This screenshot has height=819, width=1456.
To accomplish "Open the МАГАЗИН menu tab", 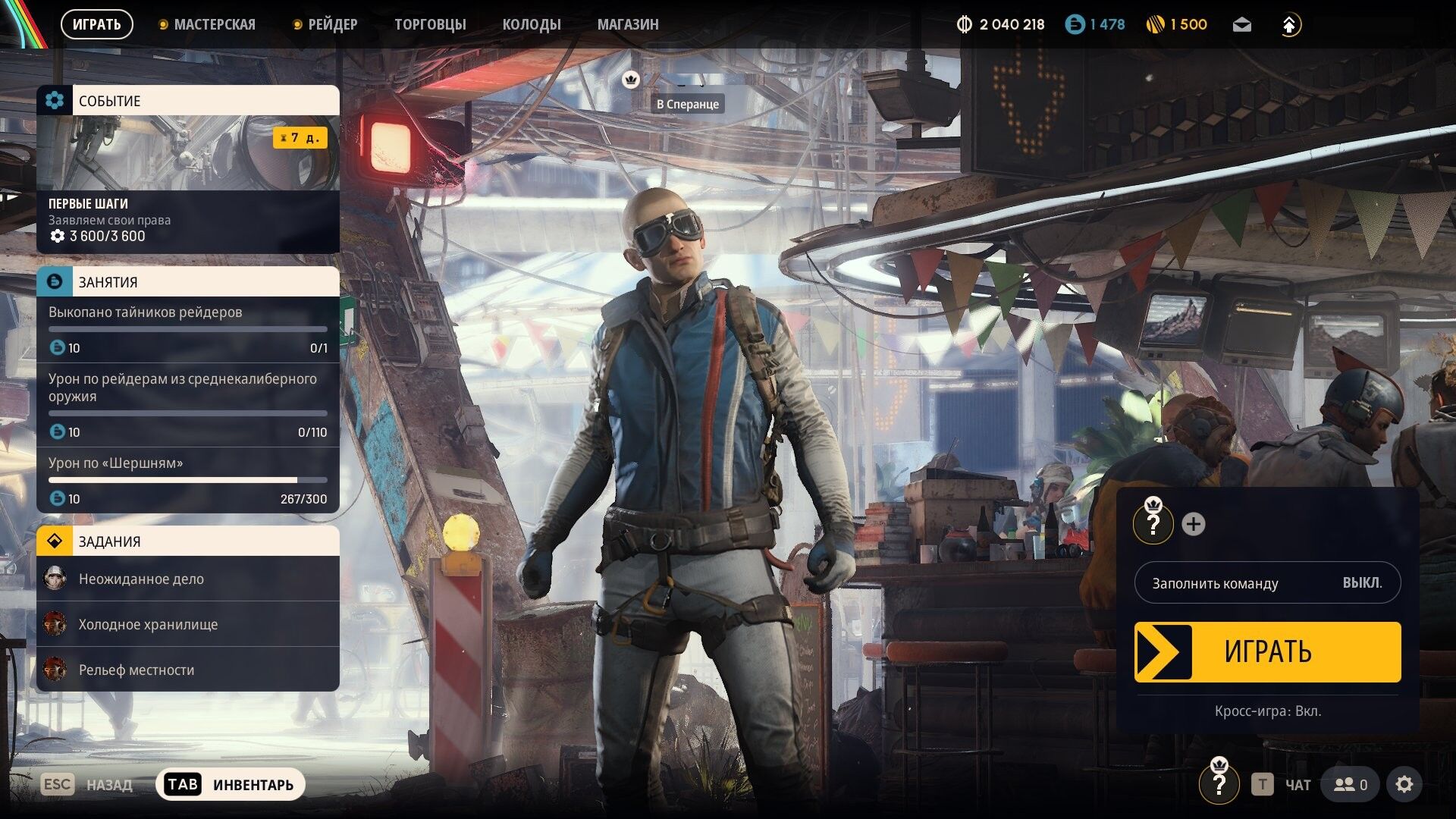I will coord(629,24).
